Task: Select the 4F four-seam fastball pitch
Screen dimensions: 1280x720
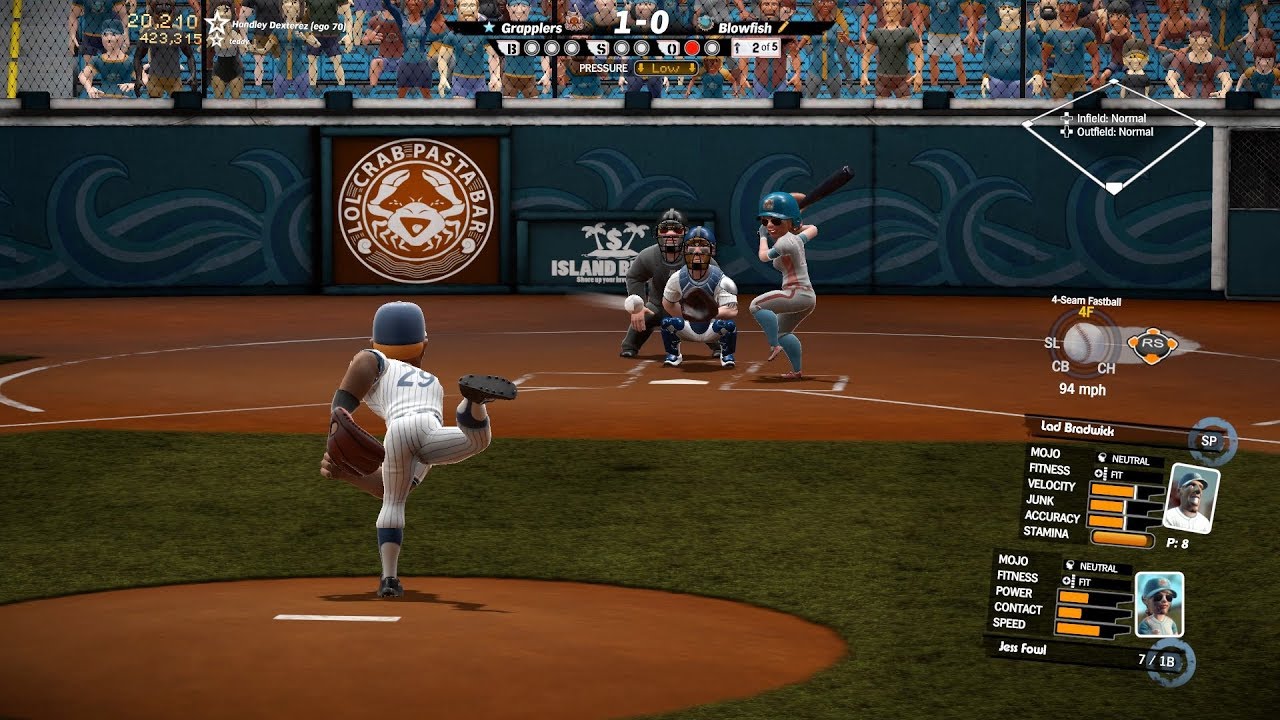Action: click(x=1085, y=313)
